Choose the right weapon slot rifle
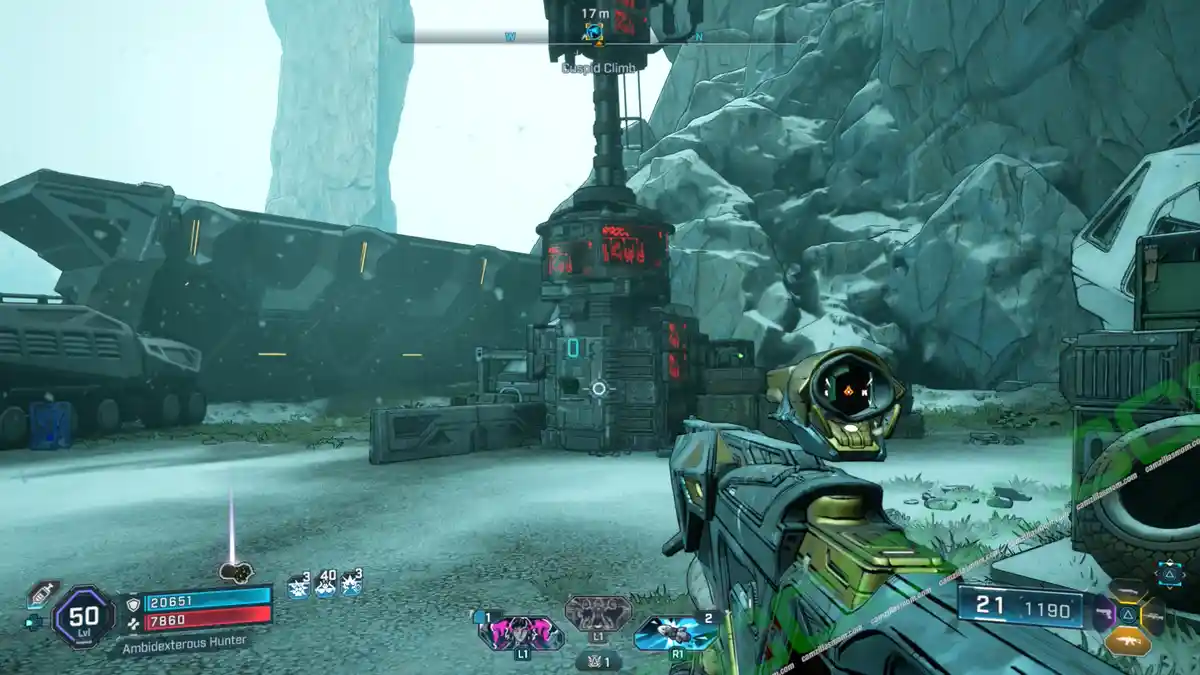The width and height of the screenshot is (1200, 675). 1152,615
